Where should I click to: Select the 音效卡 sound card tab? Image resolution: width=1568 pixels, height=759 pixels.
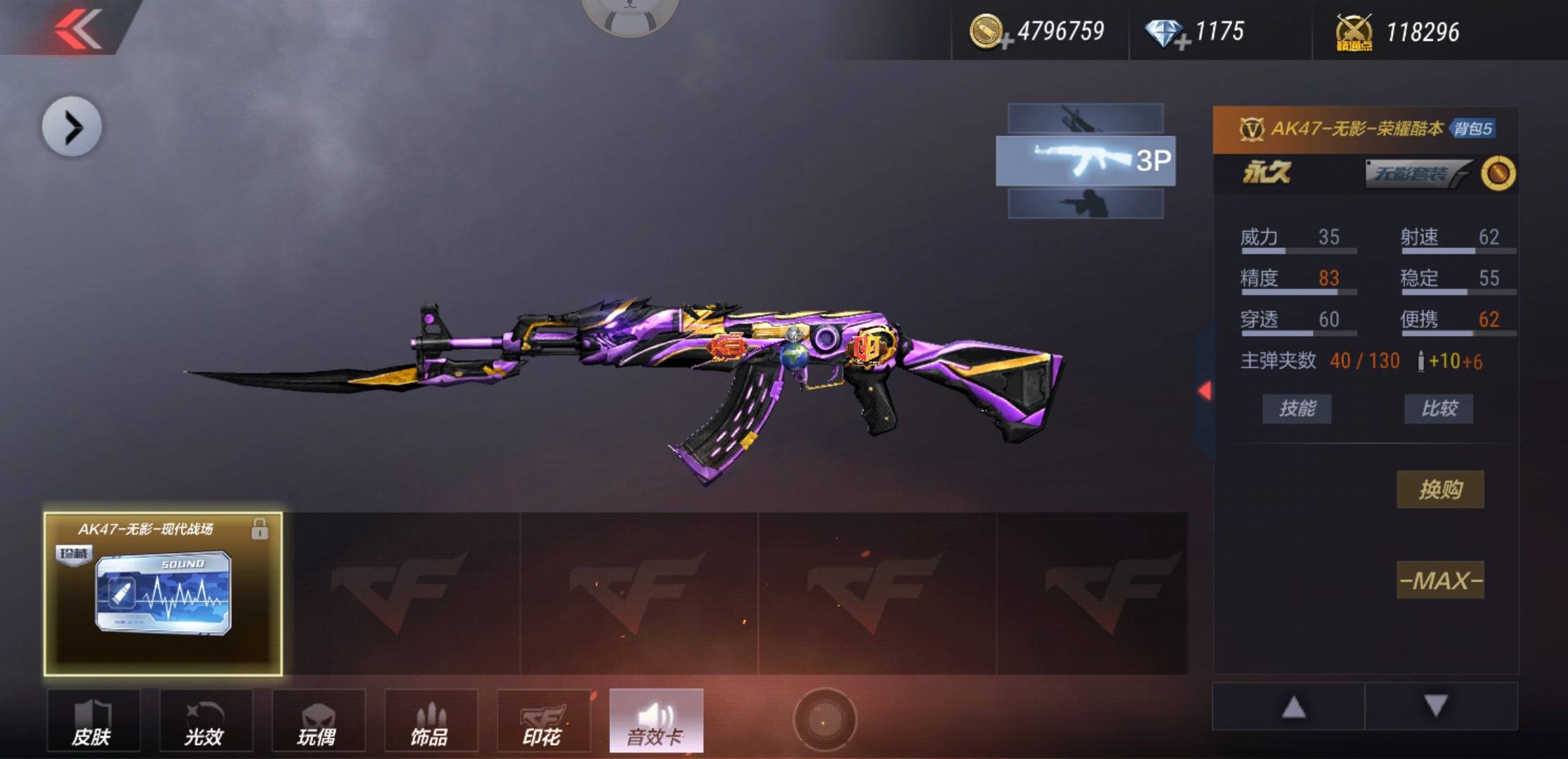click(x=656, y=721)
